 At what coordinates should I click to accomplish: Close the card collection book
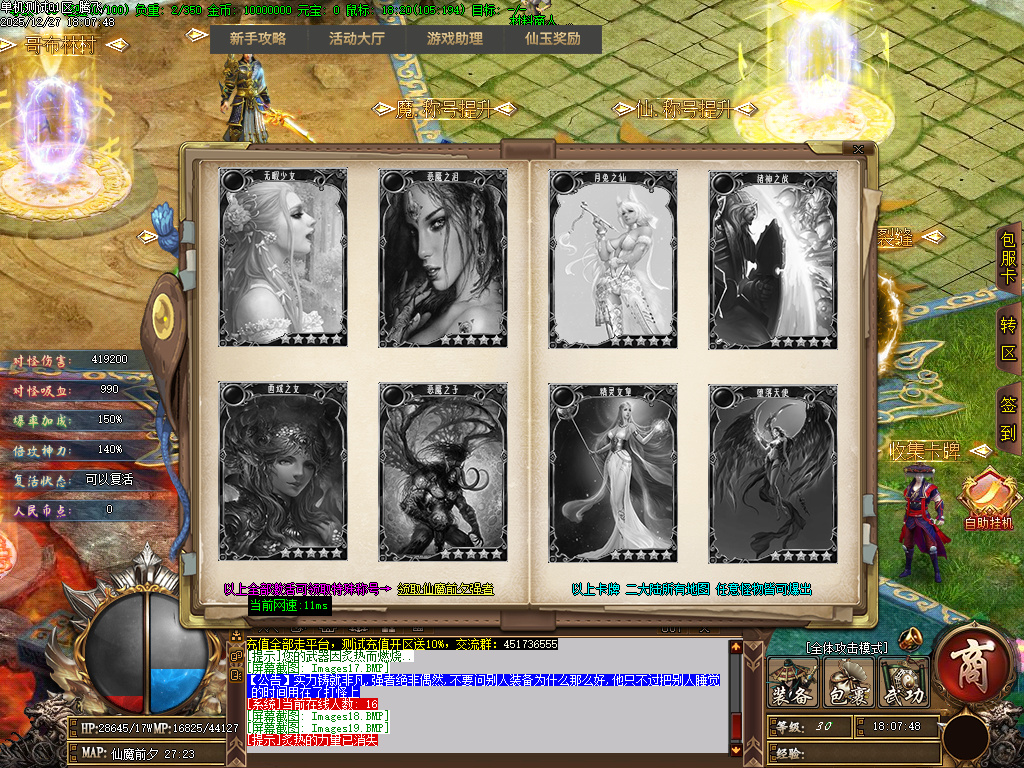pyautogui.click(x=858, y=150)
